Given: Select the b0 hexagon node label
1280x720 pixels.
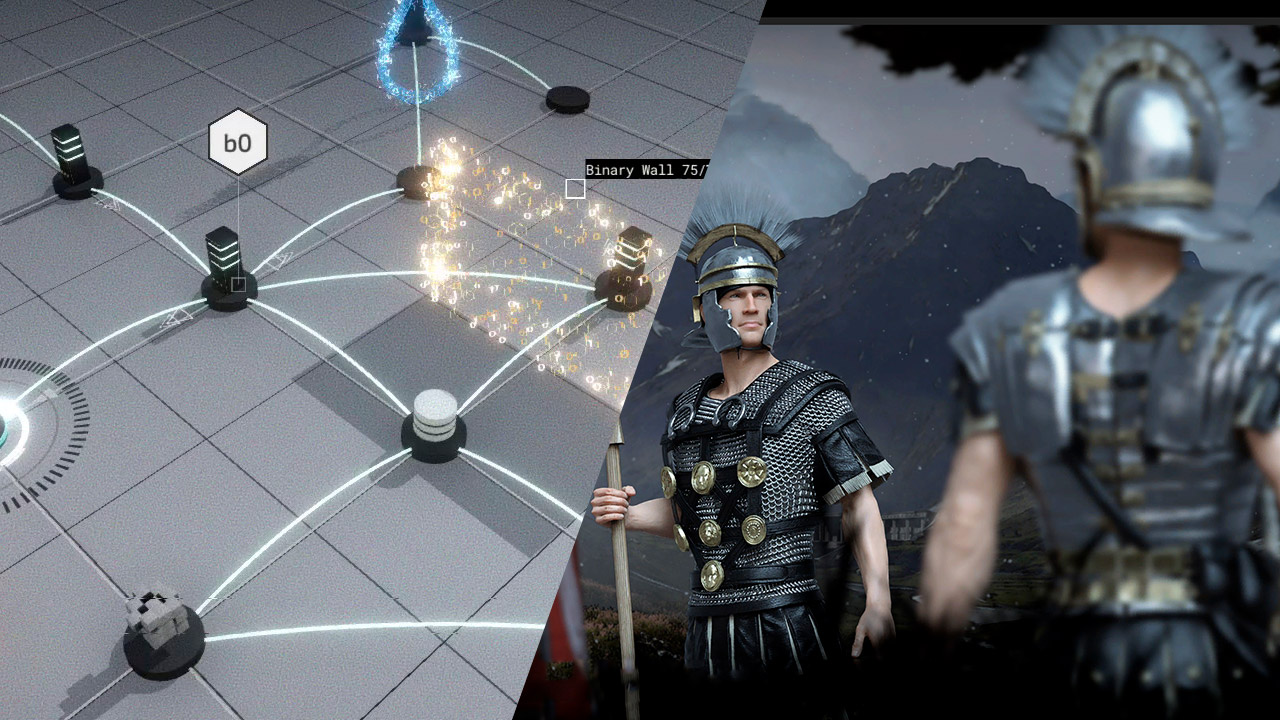Looking at the screenshot, I should (x=238, y=143).
